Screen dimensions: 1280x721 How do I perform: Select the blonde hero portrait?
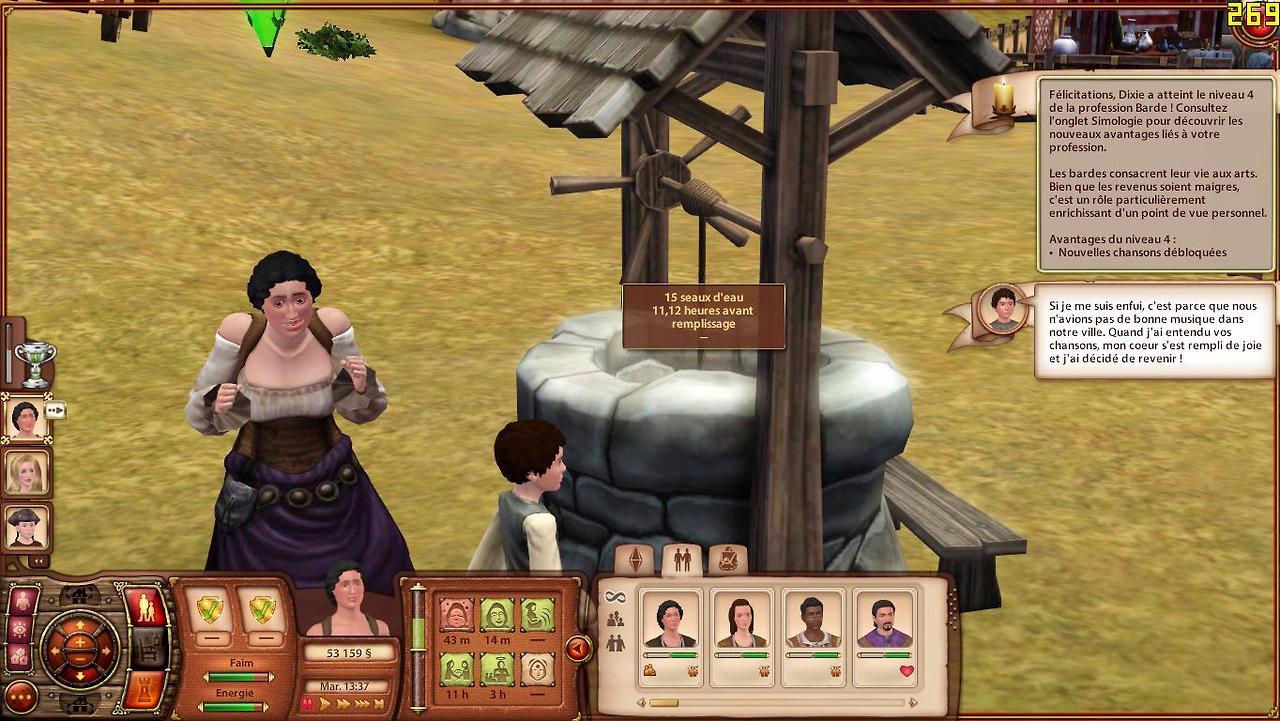click(26, 472)
